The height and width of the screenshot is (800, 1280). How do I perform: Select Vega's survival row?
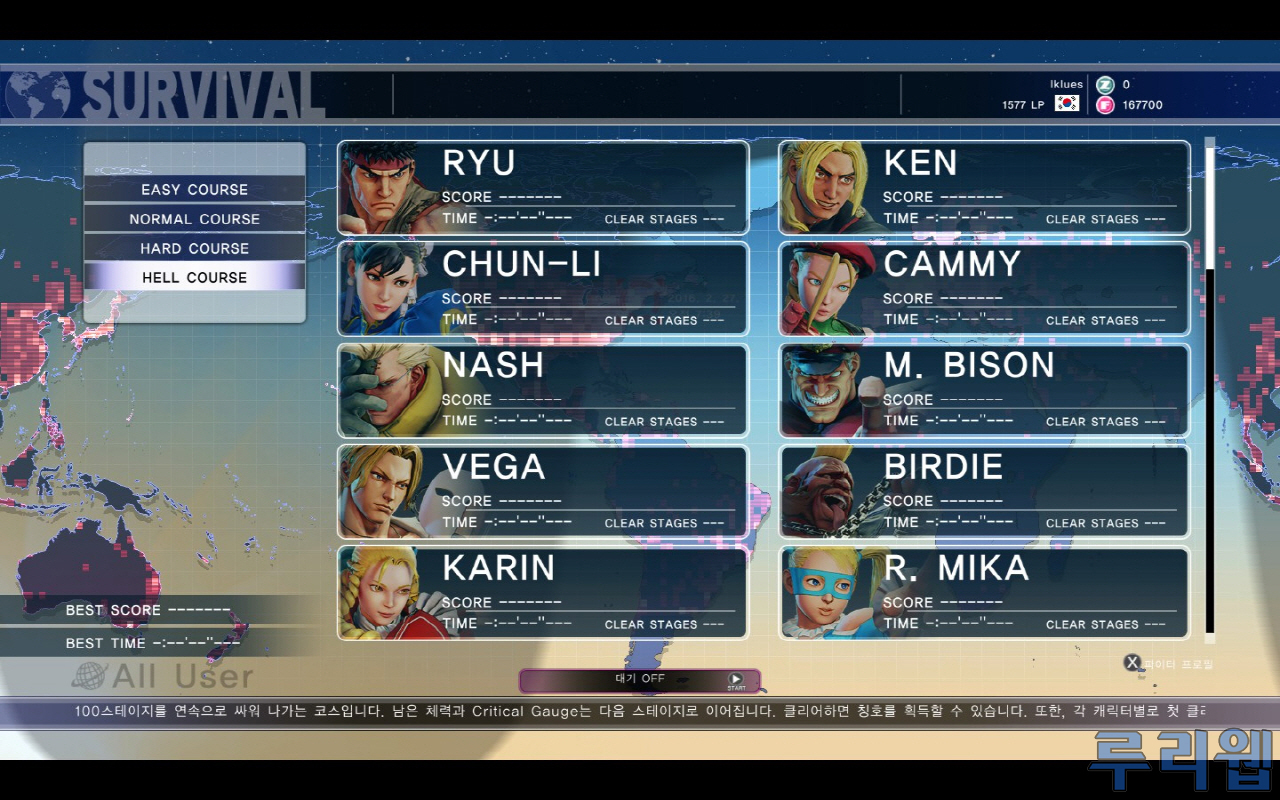543,492
